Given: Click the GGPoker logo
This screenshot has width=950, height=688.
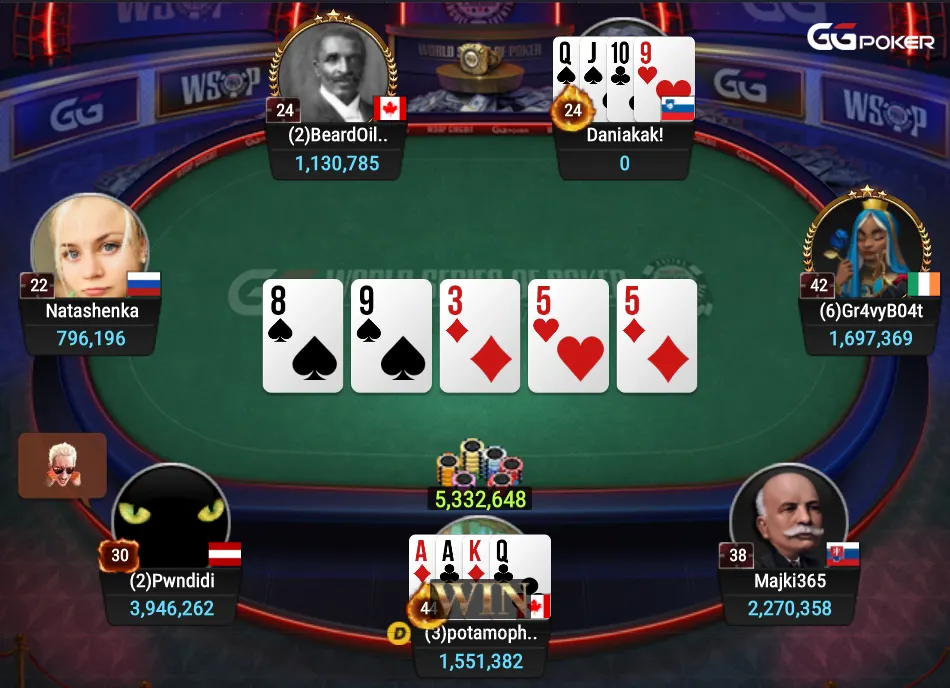Looking at the screenshot, I should tap(870, 38).
